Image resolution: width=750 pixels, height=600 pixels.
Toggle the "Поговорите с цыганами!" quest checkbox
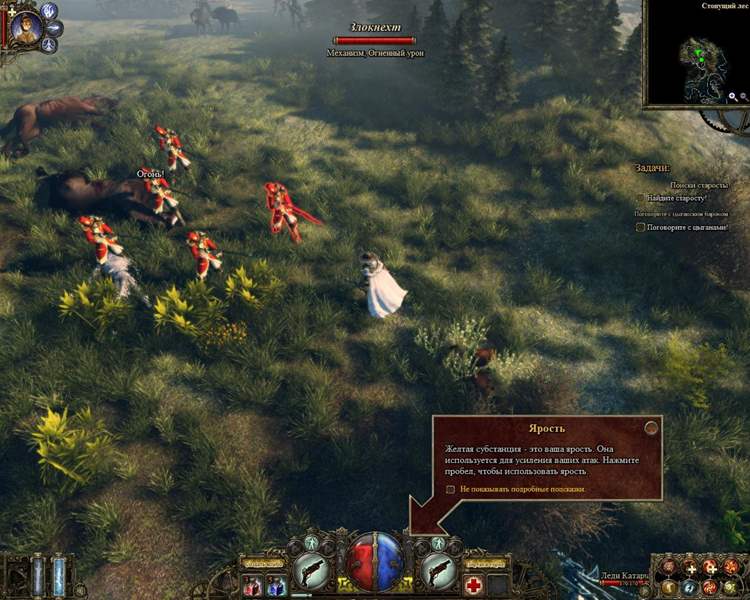click(x=641, y=227)
